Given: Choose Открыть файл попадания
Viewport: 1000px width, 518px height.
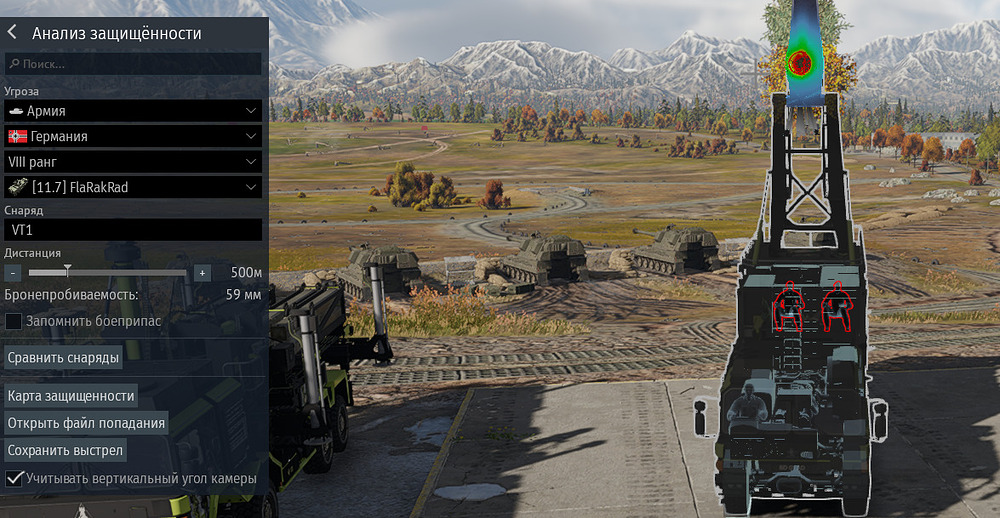Looking at the screenshot, I should click(x=86, y=423).
